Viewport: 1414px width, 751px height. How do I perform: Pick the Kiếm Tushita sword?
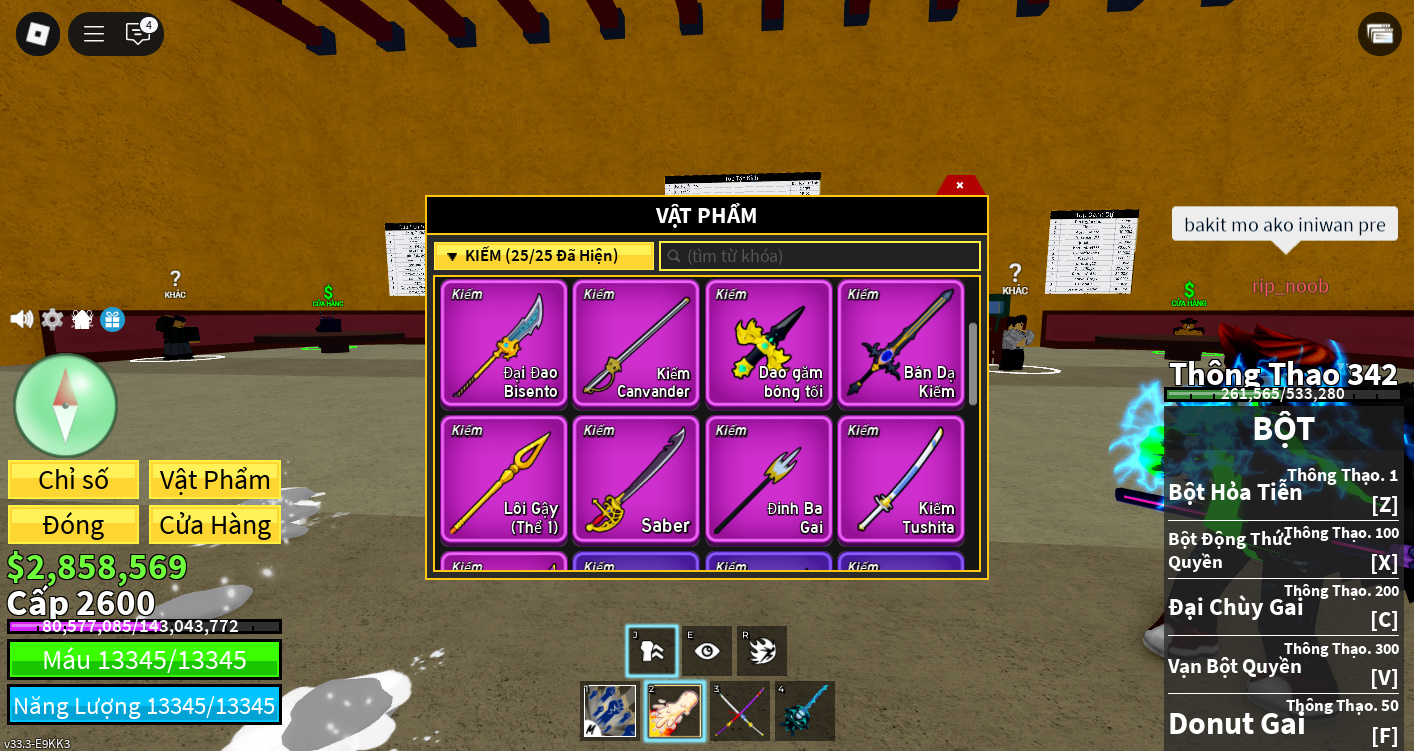pyautogui.click(x=901, y=479)
